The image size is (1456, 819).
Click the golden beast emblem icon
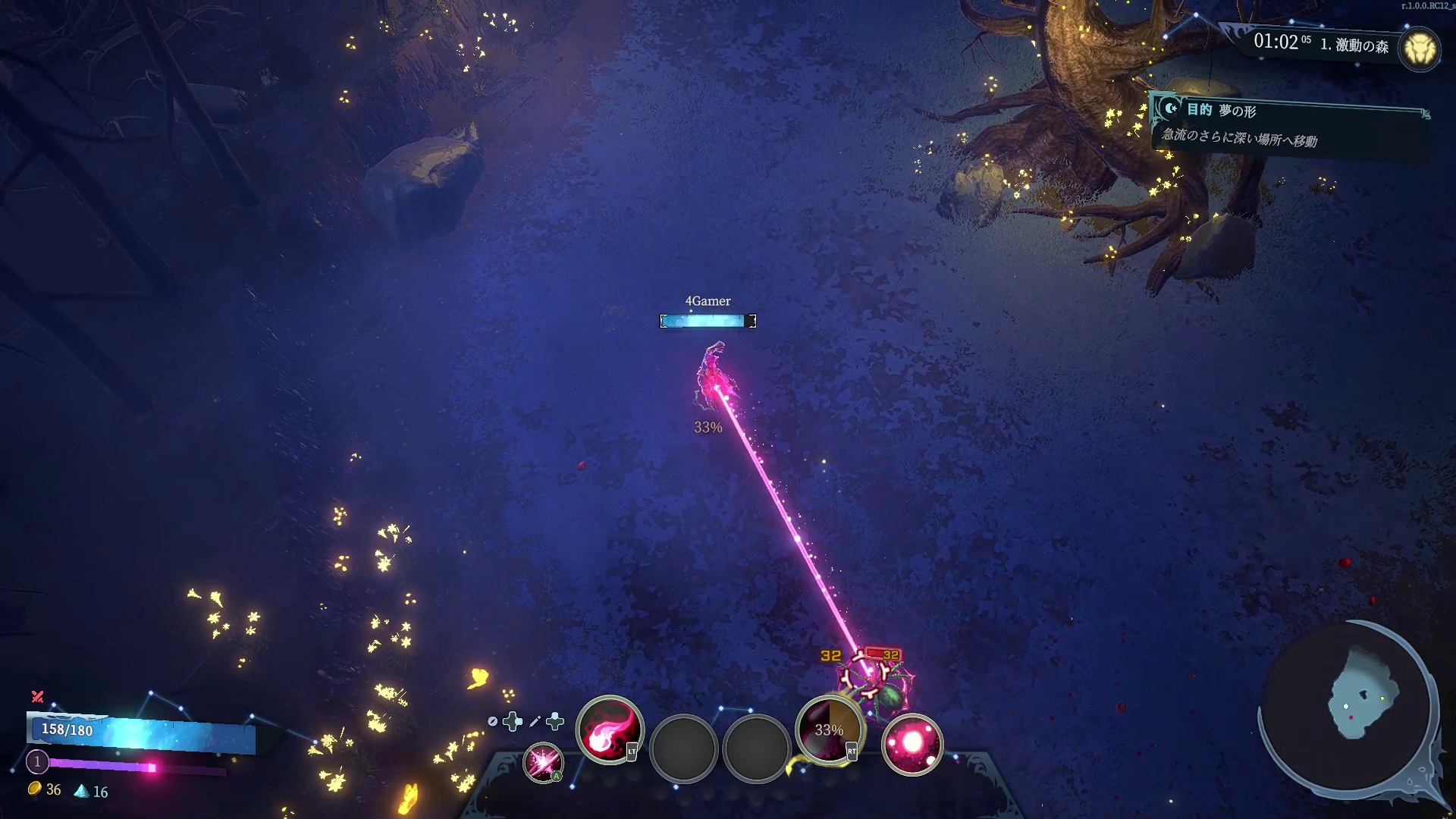point(1420,50)
